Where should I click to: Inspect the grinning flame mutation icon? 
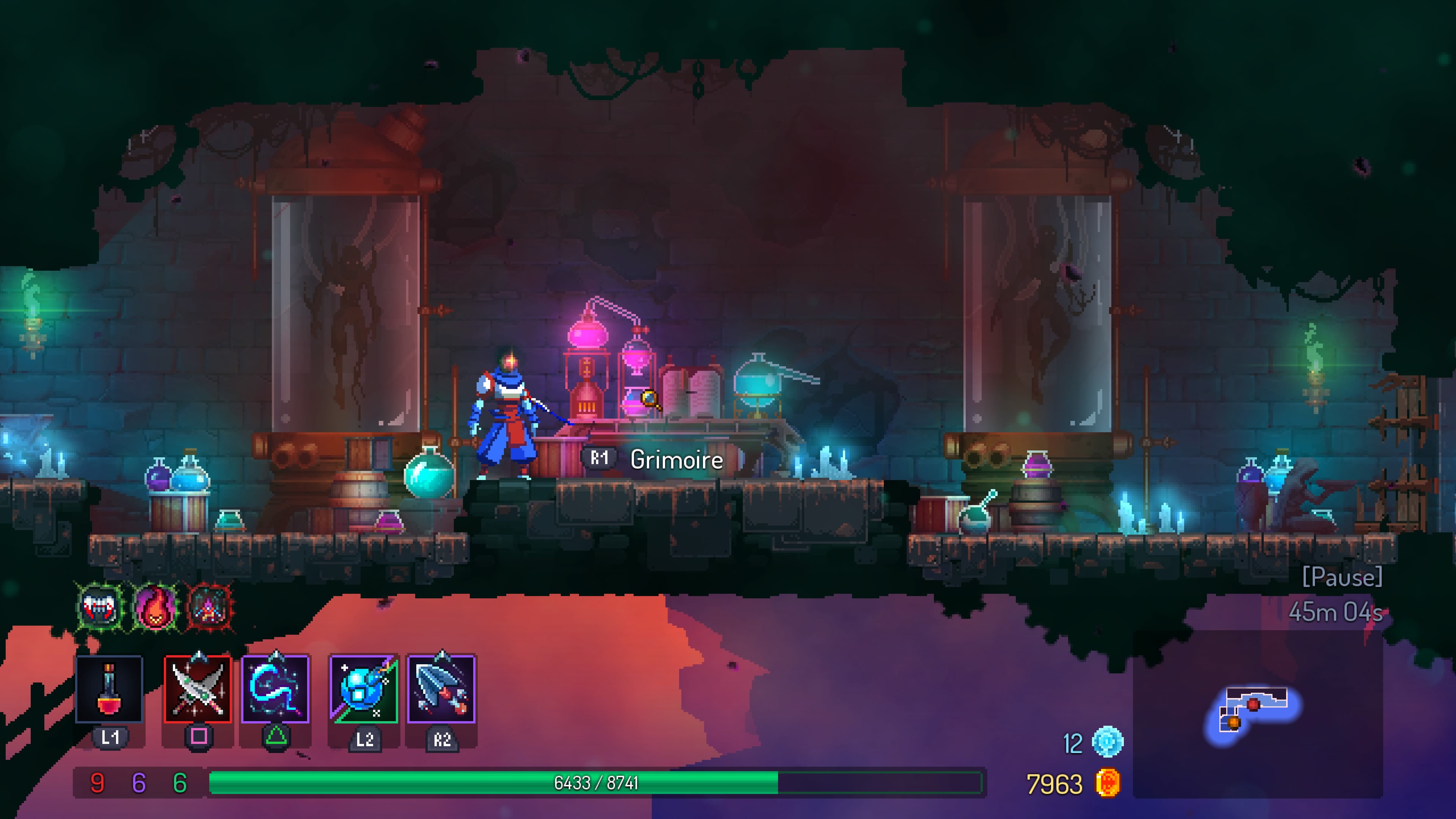point(155,607)
